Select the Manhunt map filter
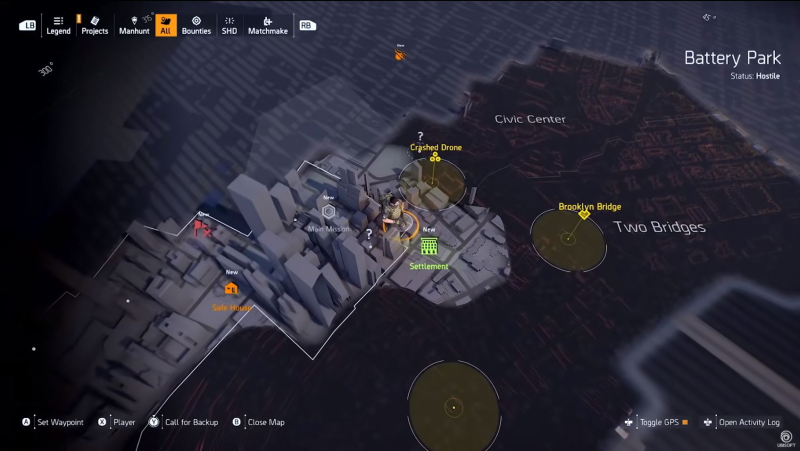800x451 pixels. pyautogui.click(x=134, y=25)
